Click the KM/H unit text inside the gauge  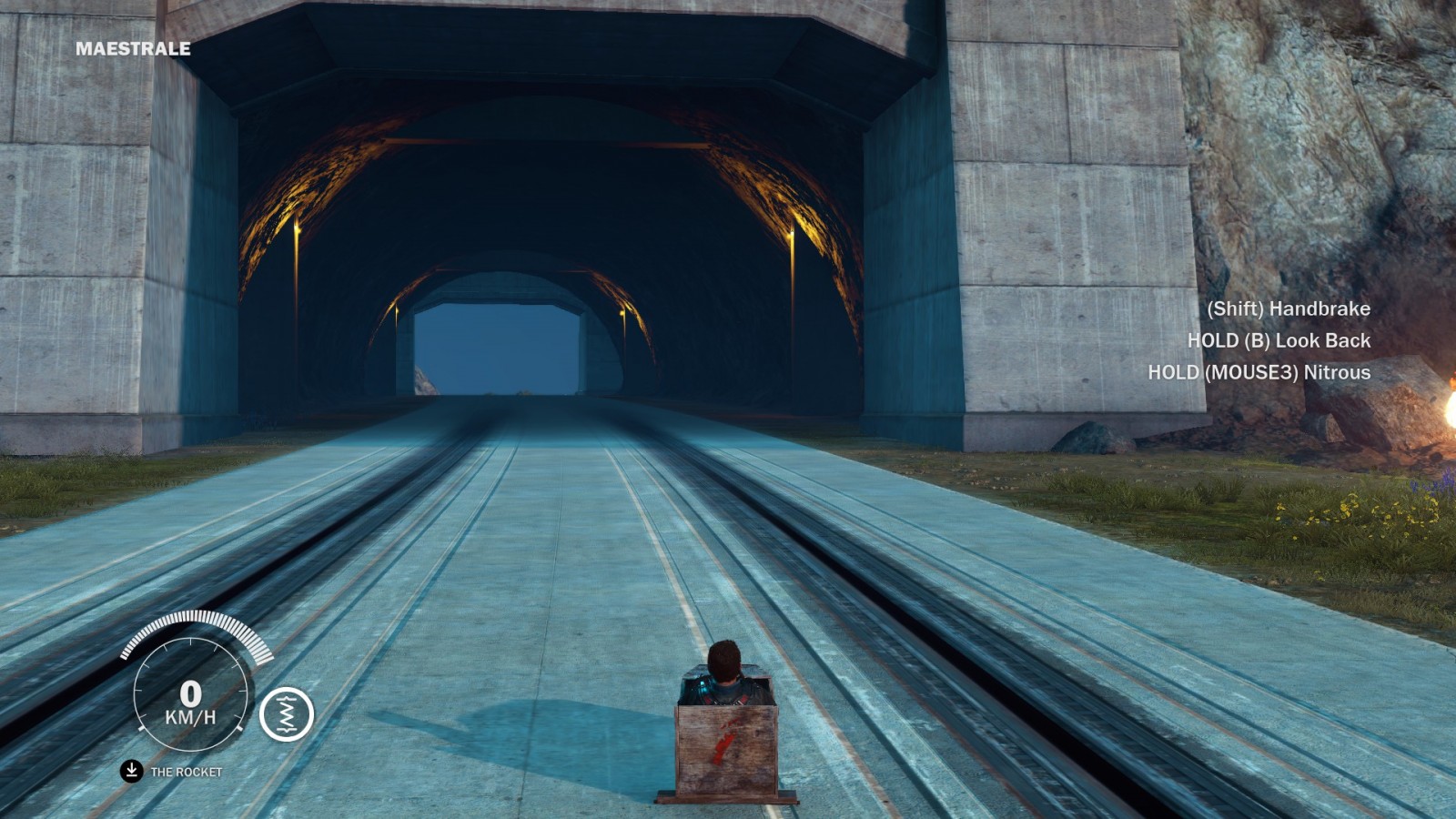pyautogui.click(x=191, y=719)
